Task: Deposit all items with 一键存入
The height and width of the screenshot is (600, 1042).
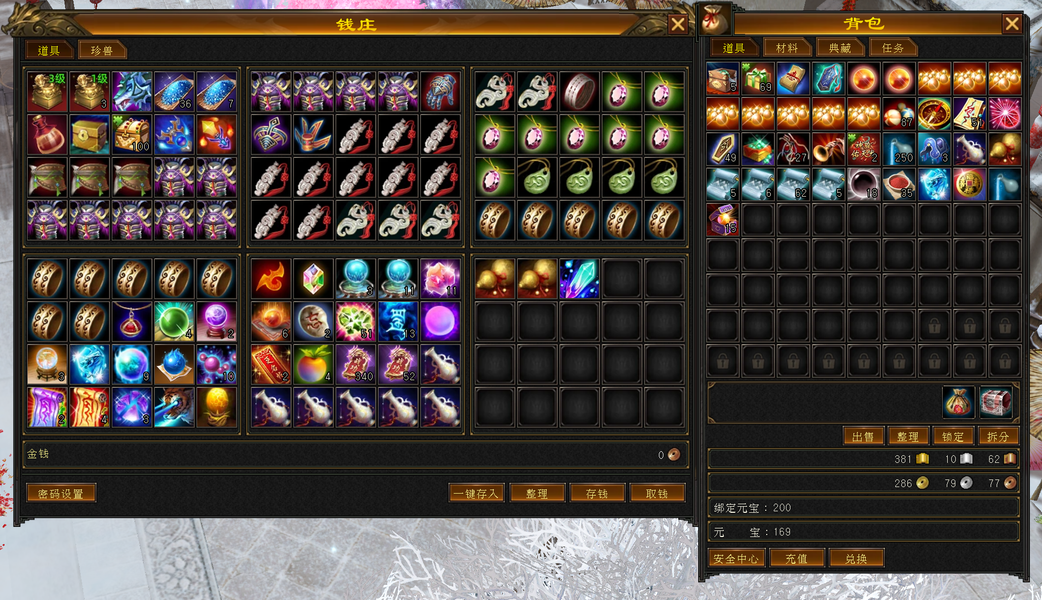Action: click(x=476, y=493)
